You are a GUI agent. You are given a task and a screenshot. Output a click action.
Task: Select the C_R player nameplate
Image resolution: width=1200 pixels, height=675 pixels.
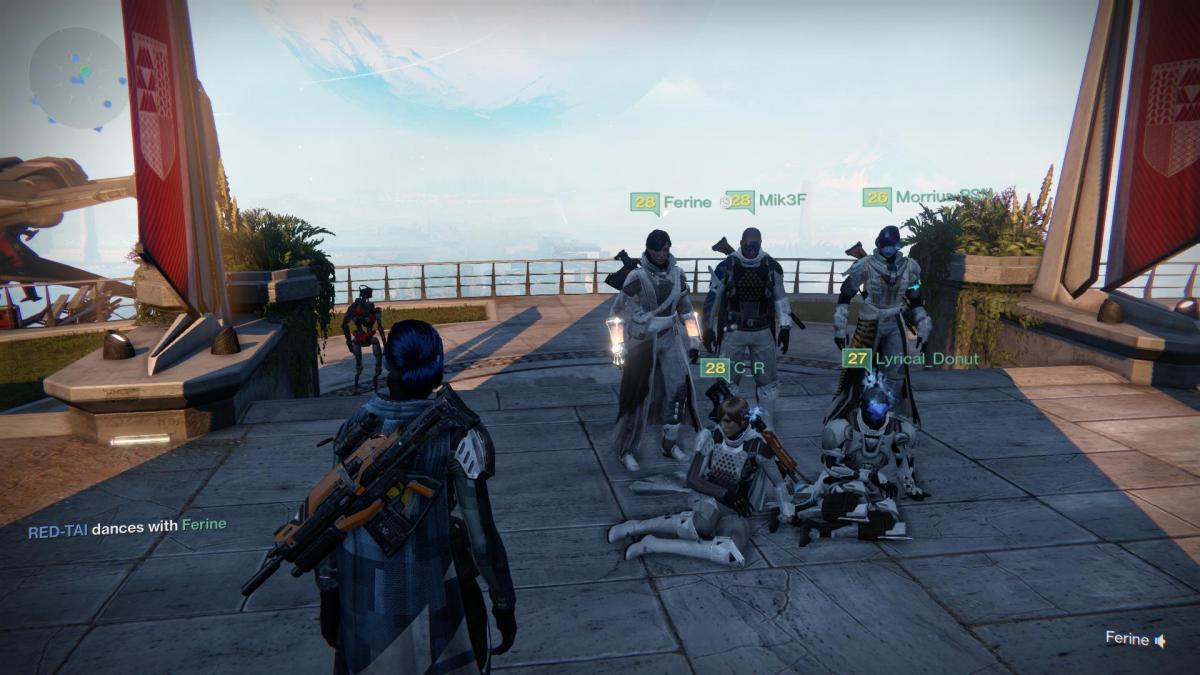click(x=732, y=367)
